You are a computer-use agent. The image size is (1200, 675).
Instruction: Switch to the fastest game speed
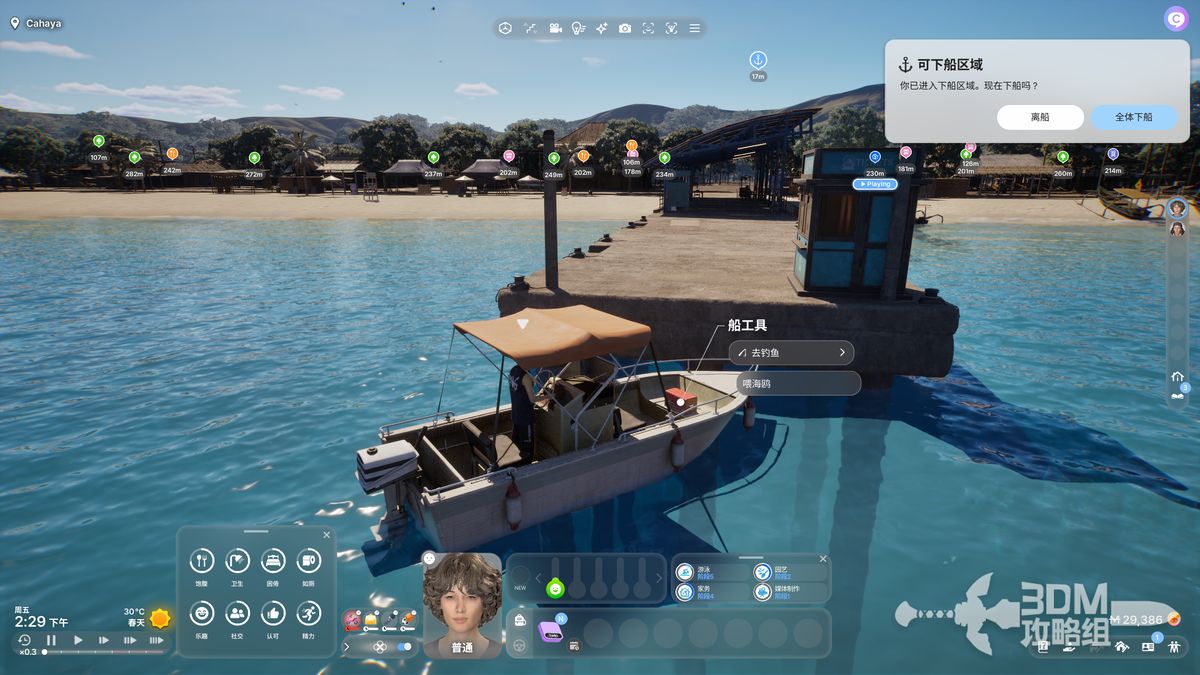tap(156, 640)
